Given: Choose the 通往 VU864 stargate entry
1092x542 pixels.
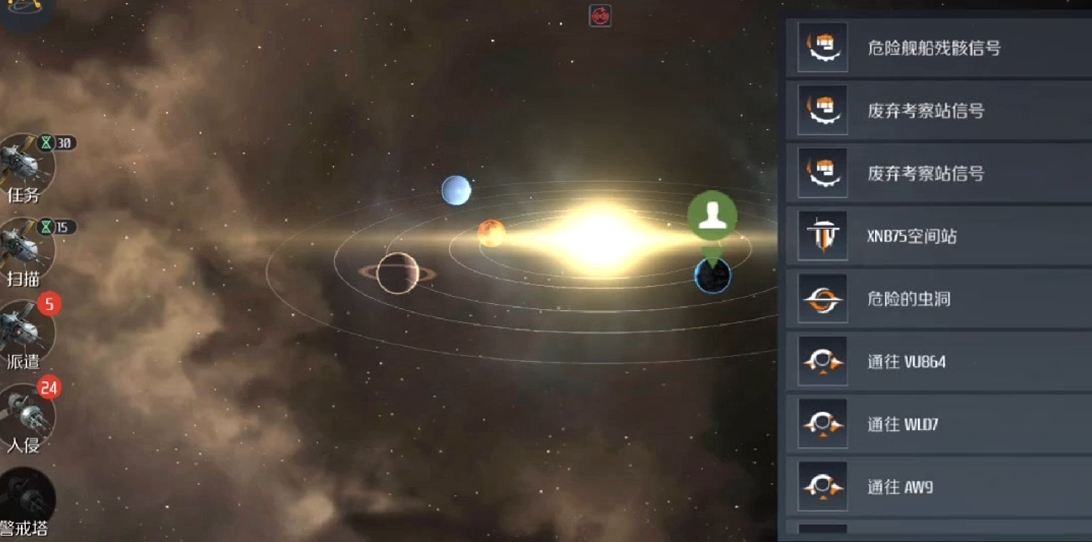Looking at the screenshot, I should coord(935,362).
